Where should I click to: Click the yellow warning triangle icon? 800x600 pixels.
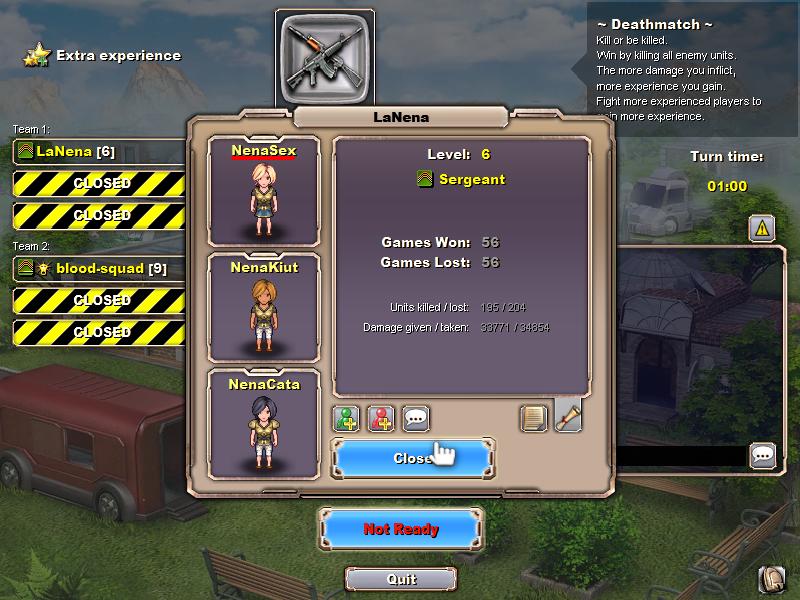[x=762, y=228]
